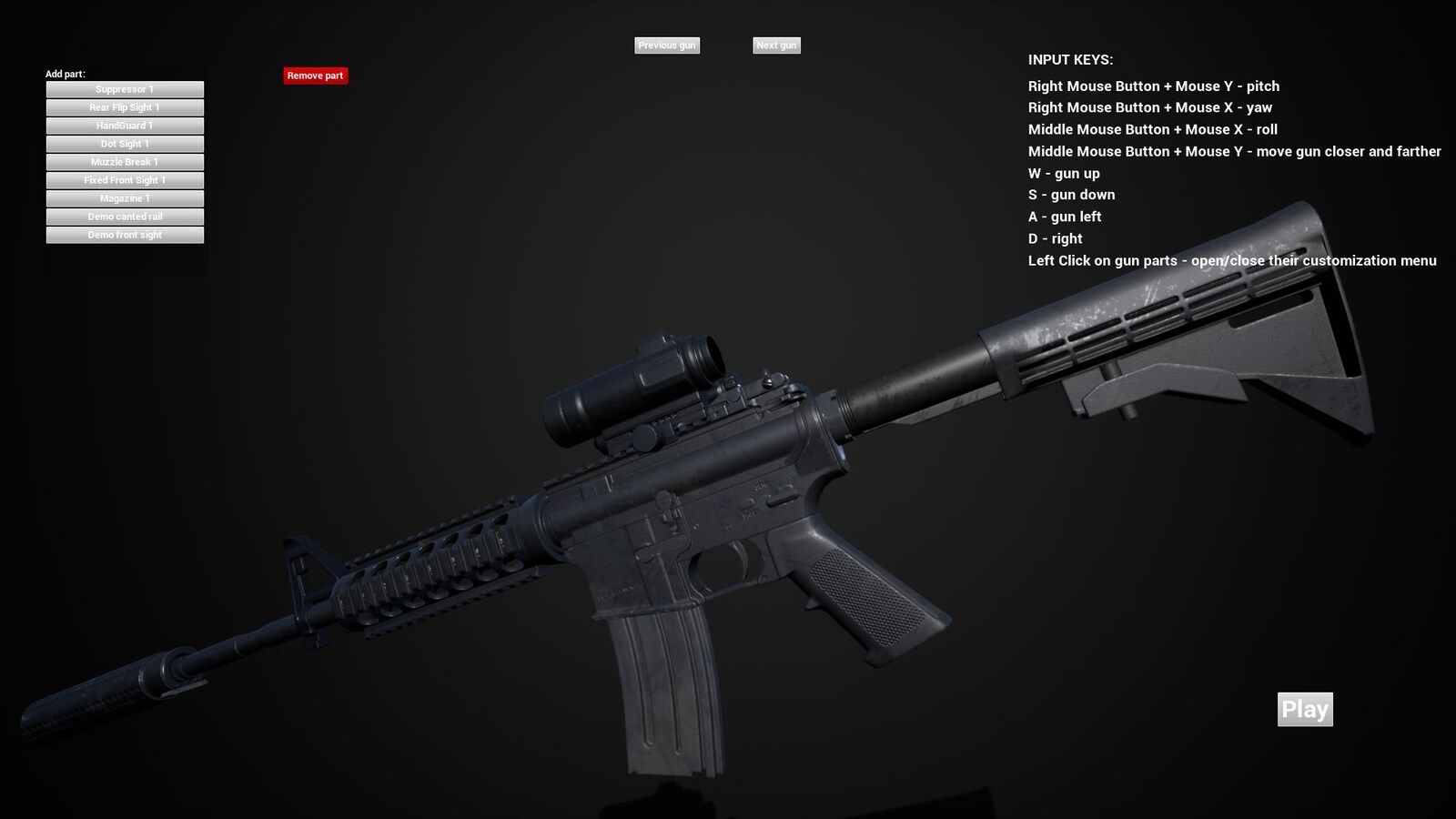
Task: Add Suppressor 1 to the gun
Action: pyautogui.click(x=125, y=88)
